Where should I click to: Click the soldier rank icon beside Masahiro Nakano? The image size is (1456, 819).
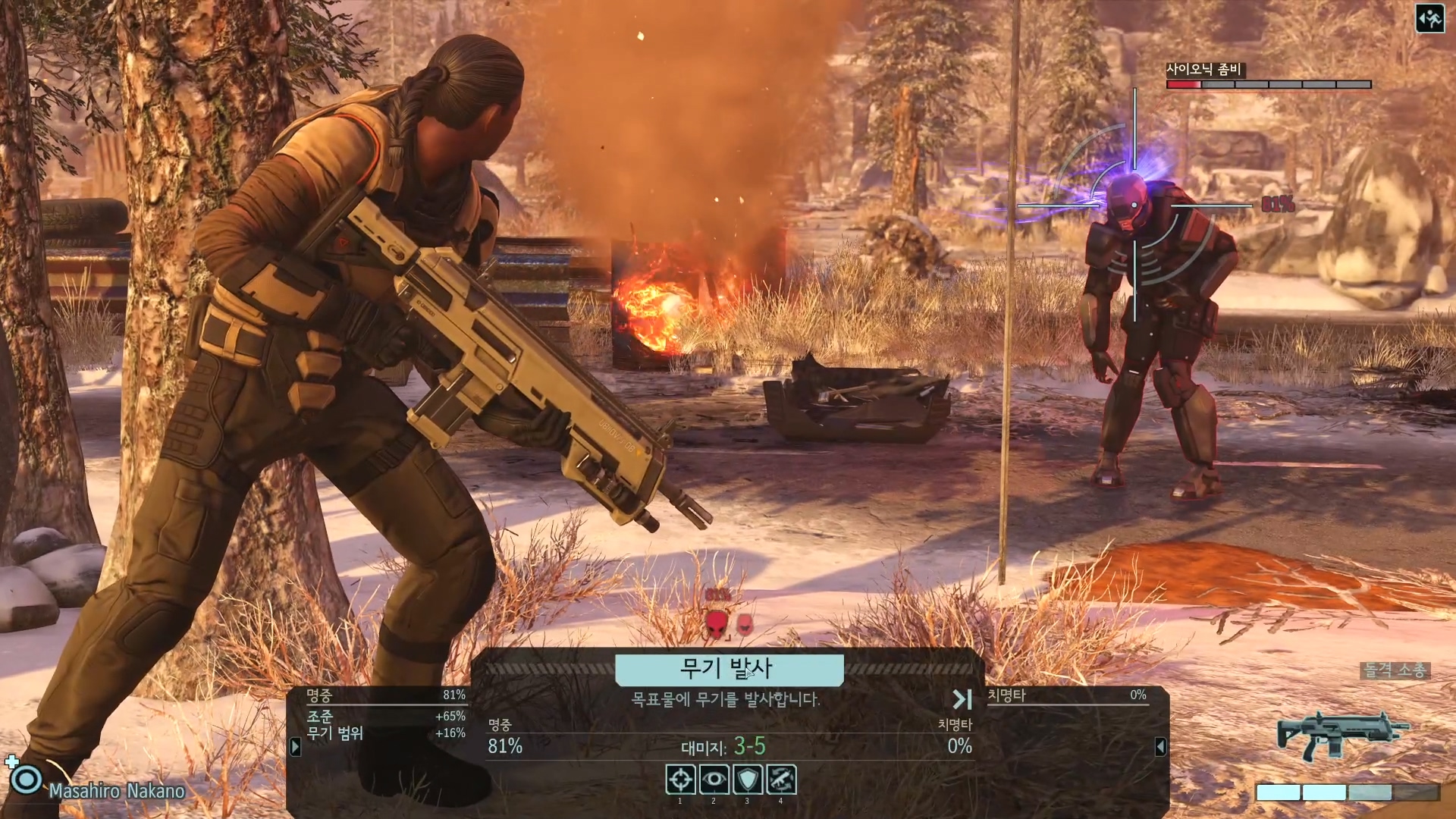[27, 780]
